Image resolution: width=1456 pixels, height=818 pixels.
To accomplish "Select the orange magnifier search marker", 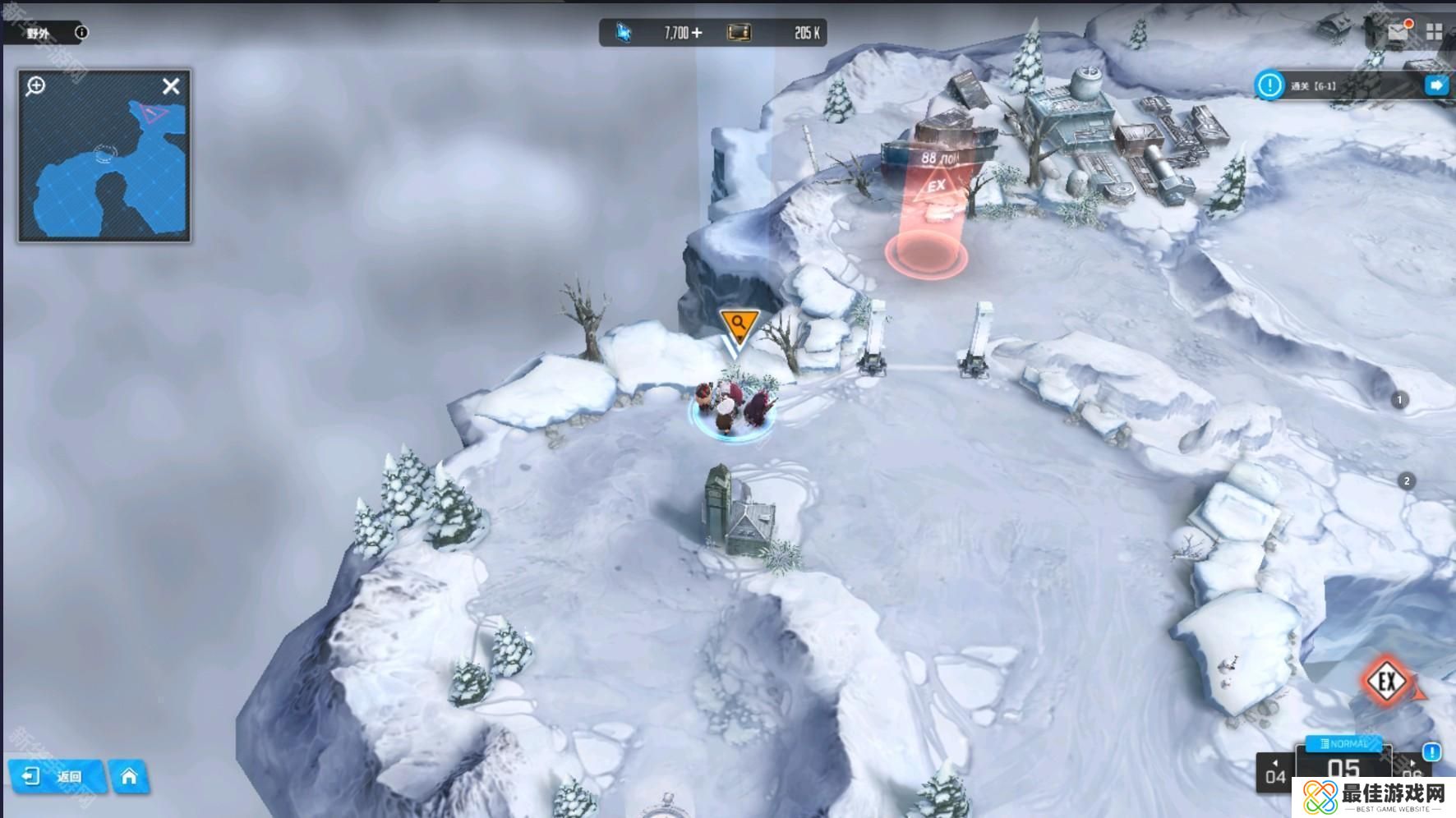I will 738,324.
